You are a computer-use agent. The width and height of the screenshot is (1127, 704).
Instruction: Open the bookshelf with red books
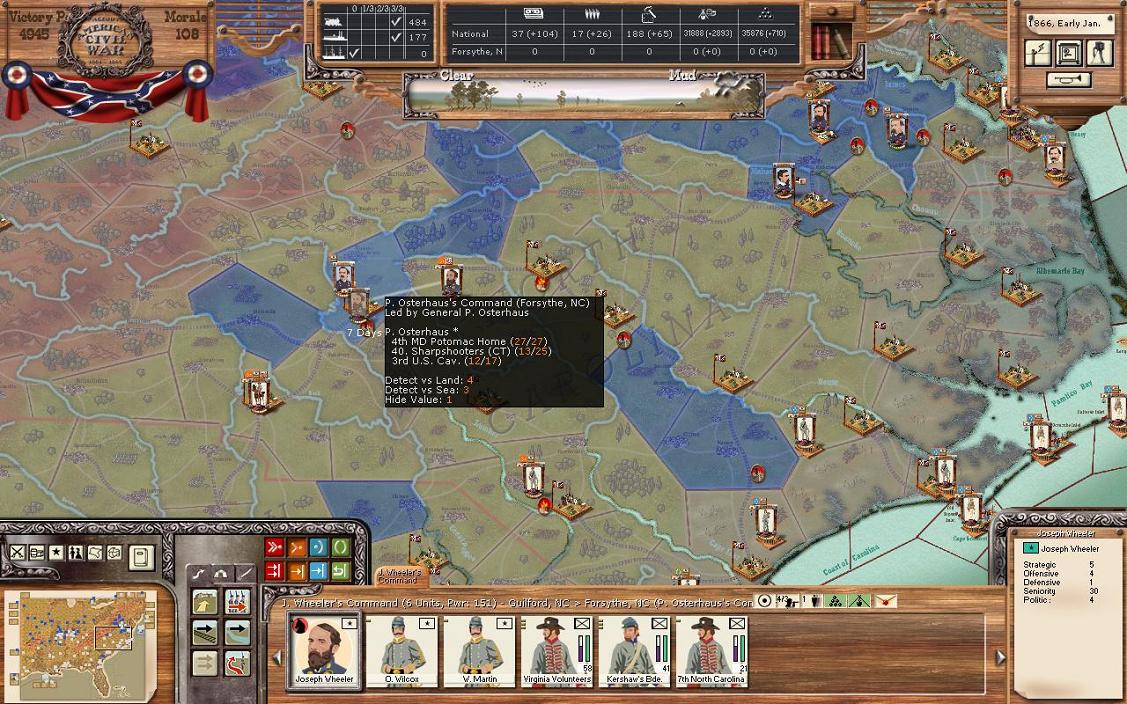tap(829, 42)
